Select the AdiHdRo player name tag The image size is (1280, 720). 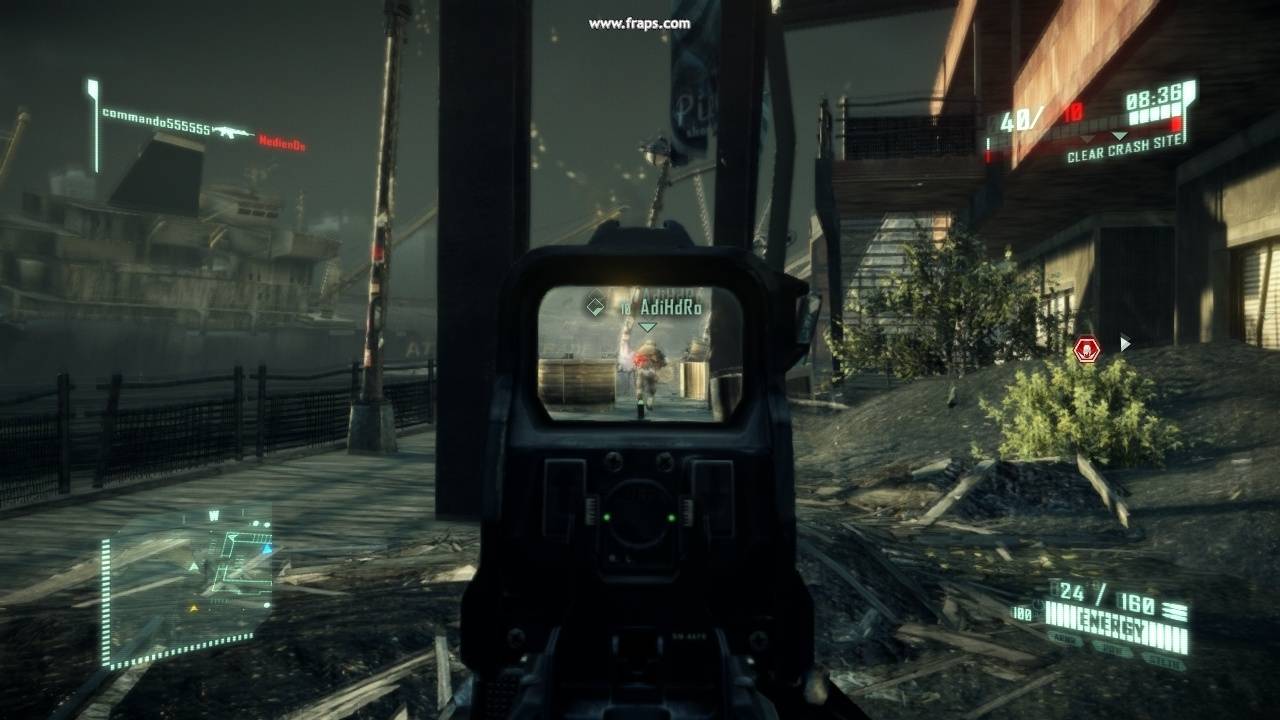675,309
